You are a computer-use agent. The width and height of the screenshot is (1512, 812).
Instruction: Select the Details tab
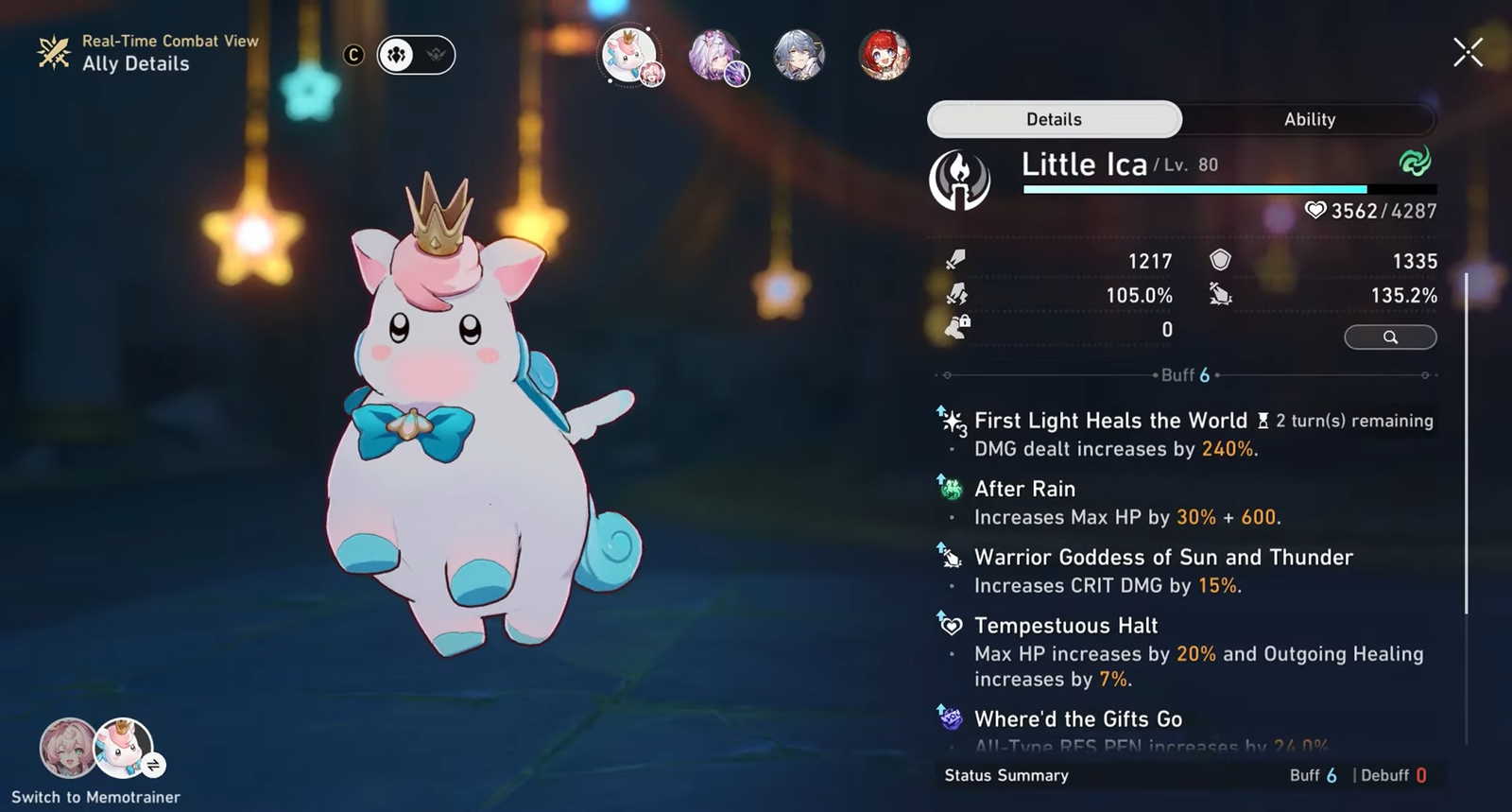pos(1054,119)
